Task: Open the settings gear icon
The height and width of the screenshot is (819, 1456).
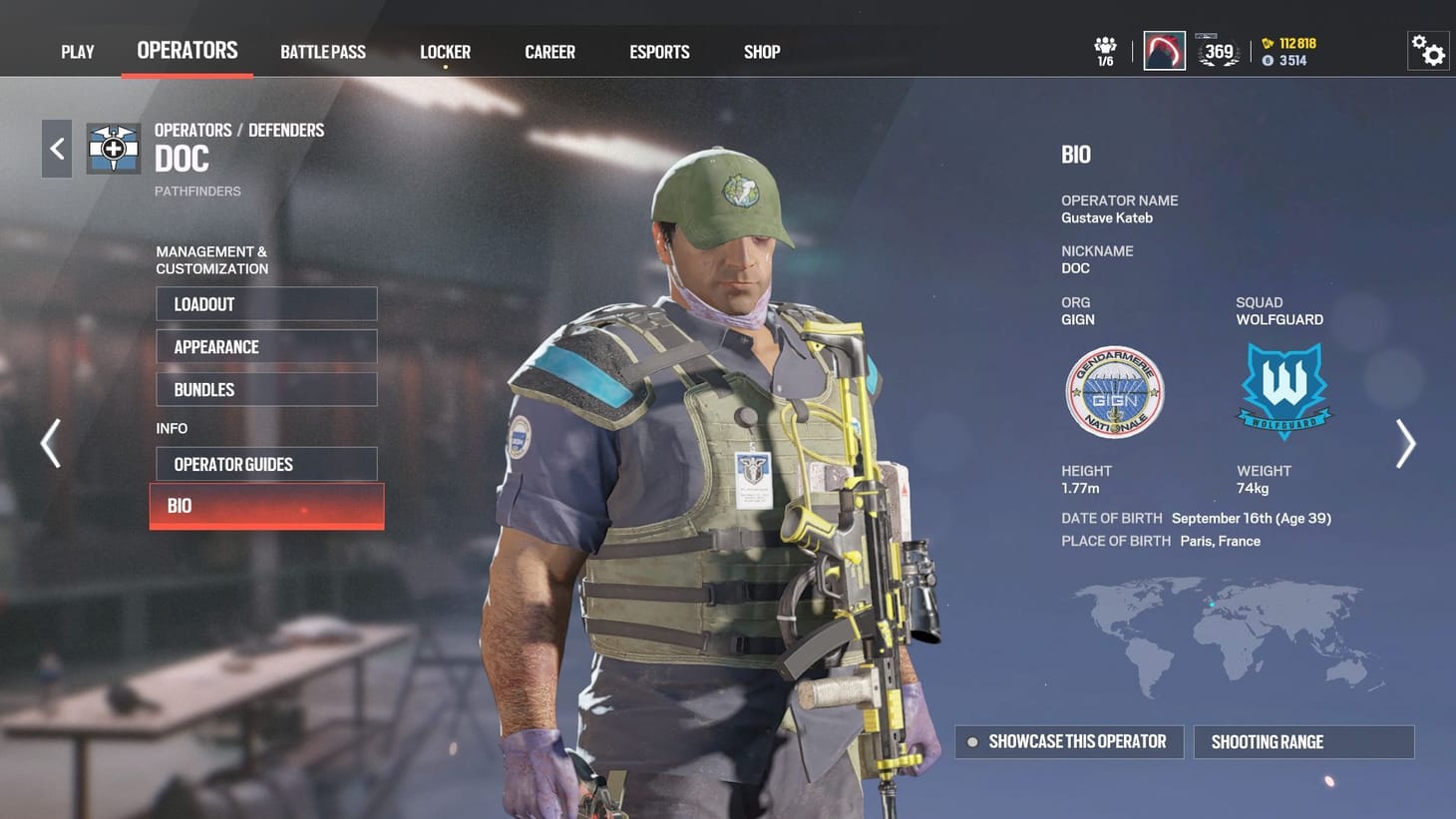Action: tap(1428, 49)
